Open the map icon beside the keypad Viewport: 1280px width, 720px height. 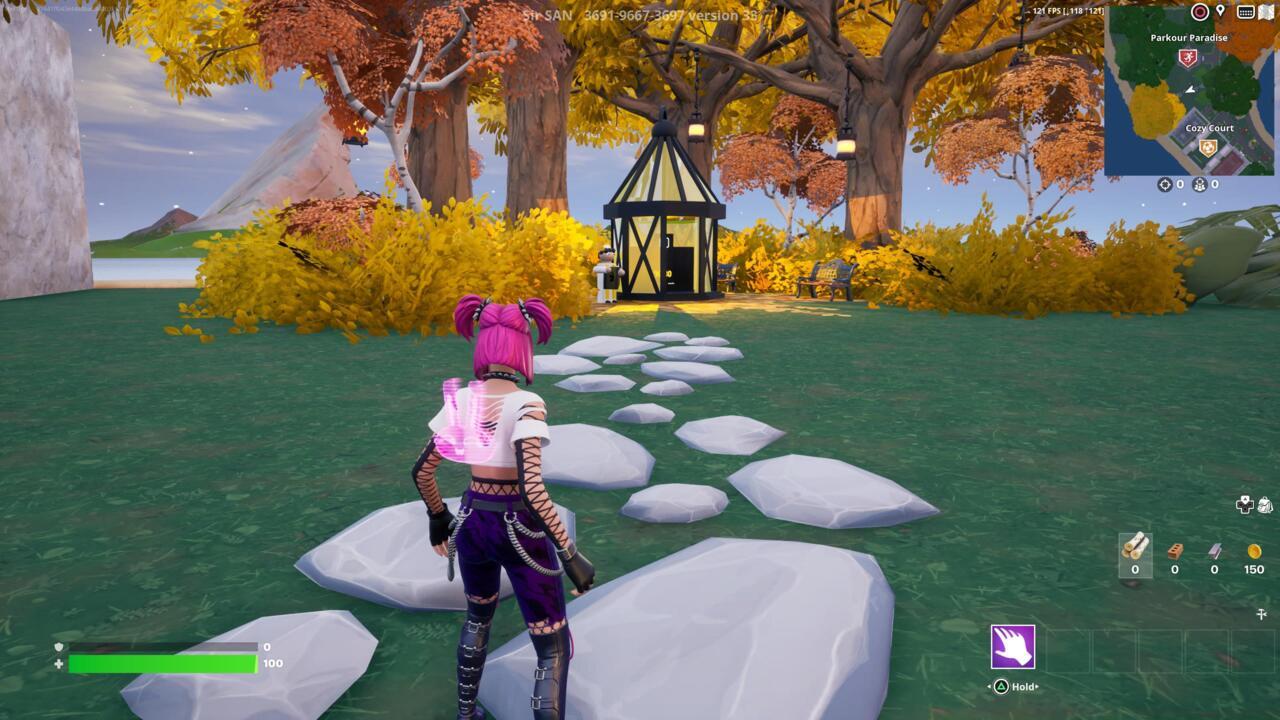point(1266,11)
